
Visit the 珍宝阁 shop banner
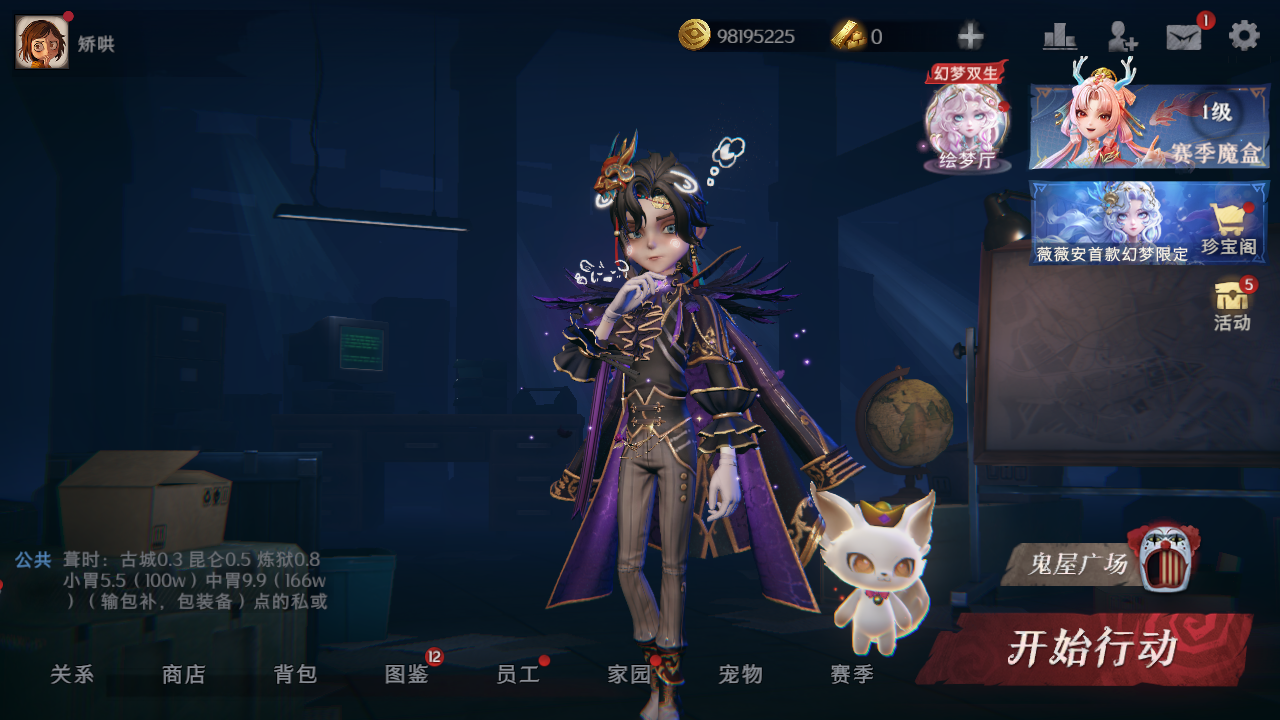coord(1149,222)
